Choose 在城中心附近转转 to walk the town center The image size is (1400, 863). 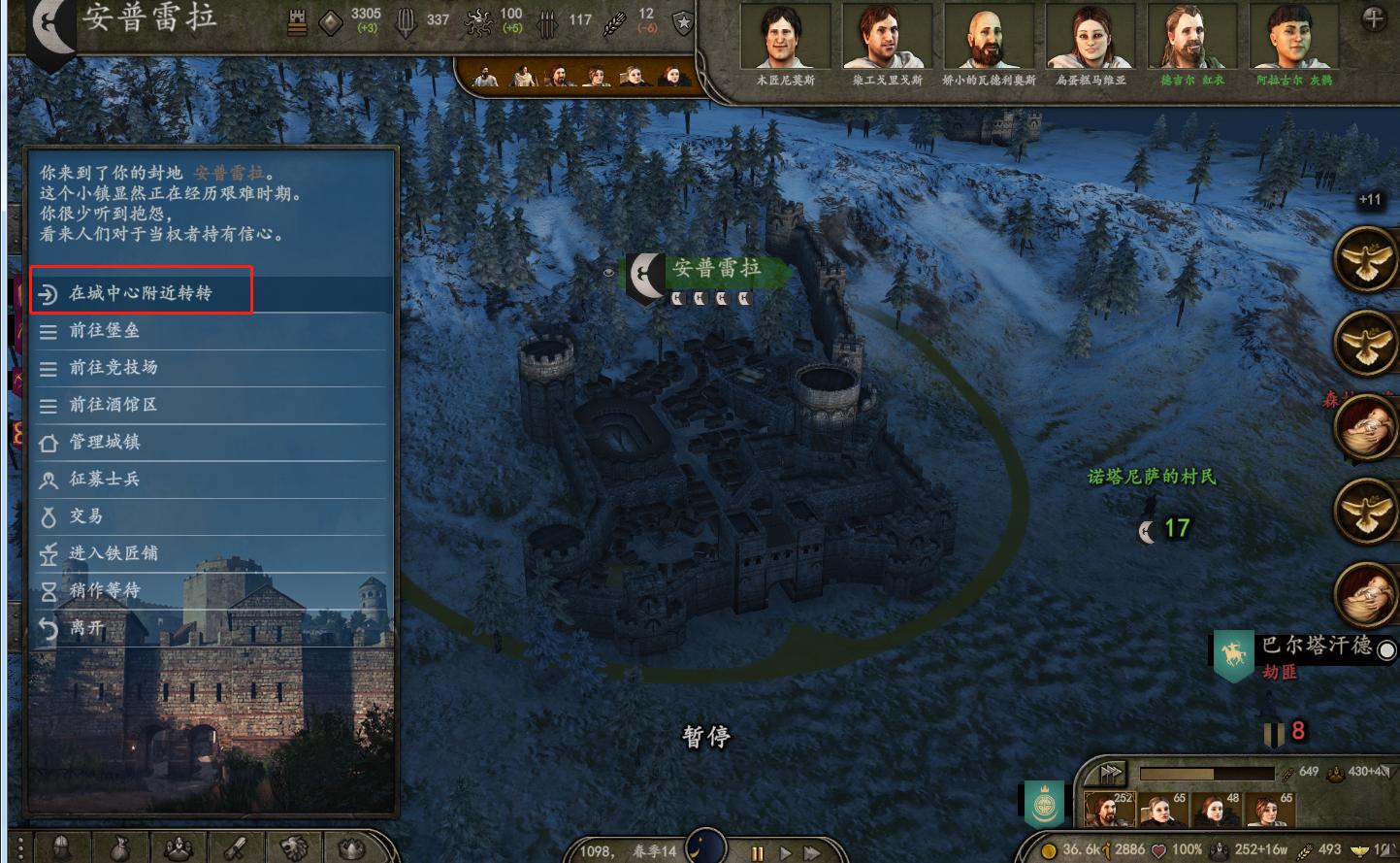(x=141, y=293)
